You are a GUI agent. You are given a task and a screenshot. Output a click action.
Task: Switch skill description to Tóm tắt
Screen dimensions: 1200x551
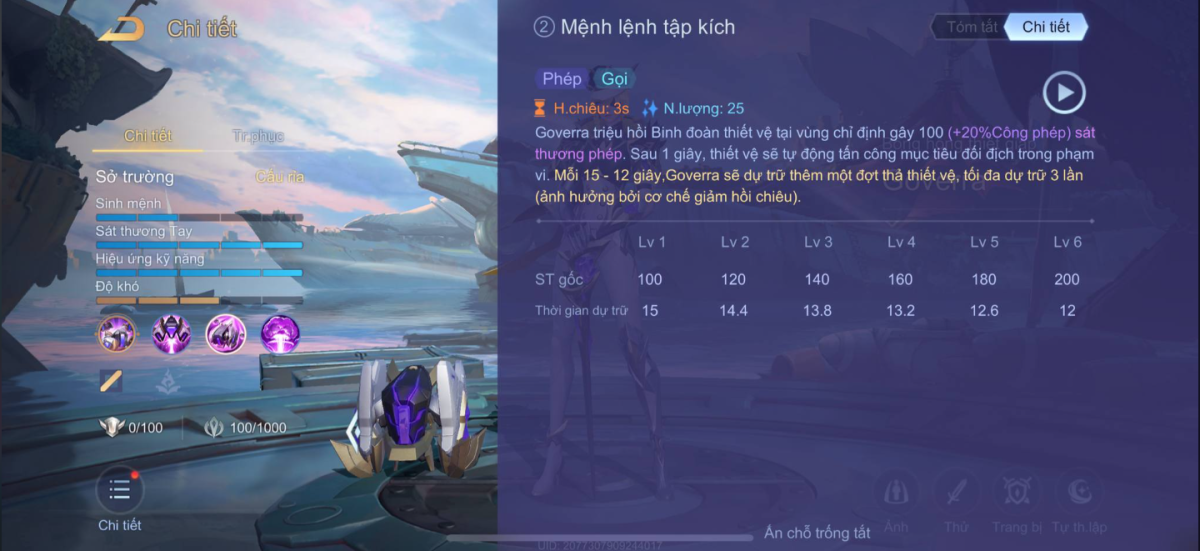tap(971, 27)
